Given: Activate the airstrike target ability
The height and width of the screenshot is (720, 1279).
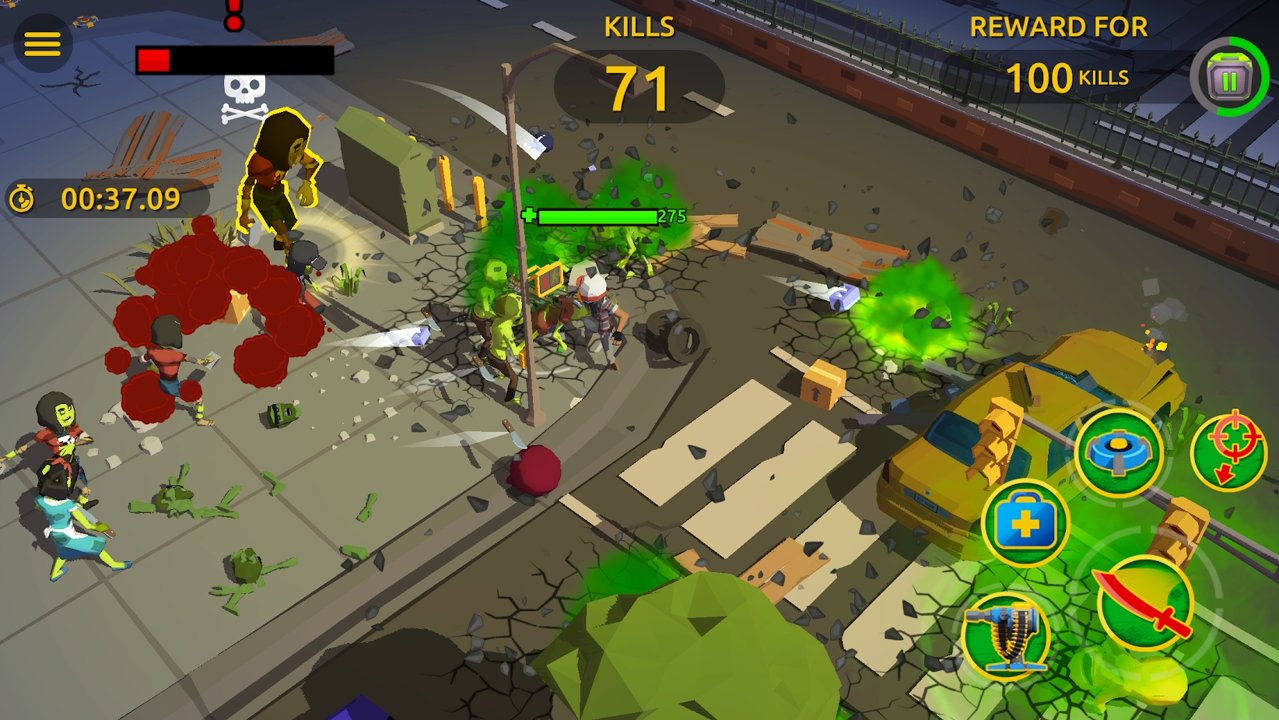Looking at the screenshot, I should point(1229,451).
